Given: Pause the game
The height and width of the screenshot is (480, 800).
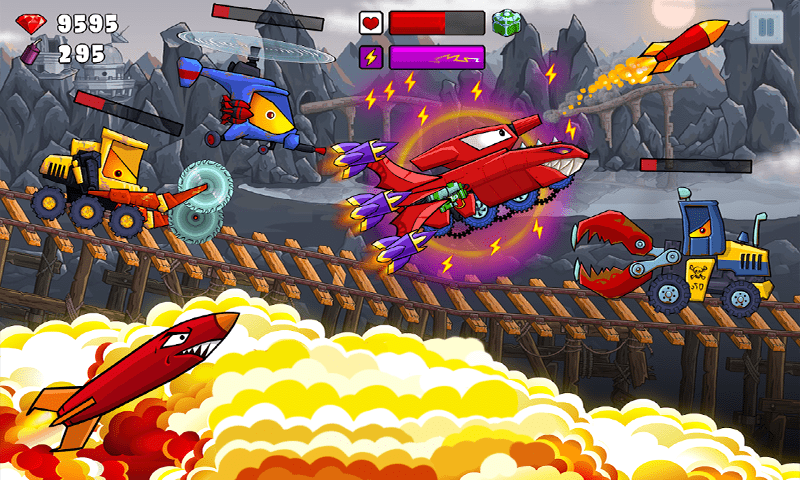Looking at the screenshot, I should pos(765,27).
